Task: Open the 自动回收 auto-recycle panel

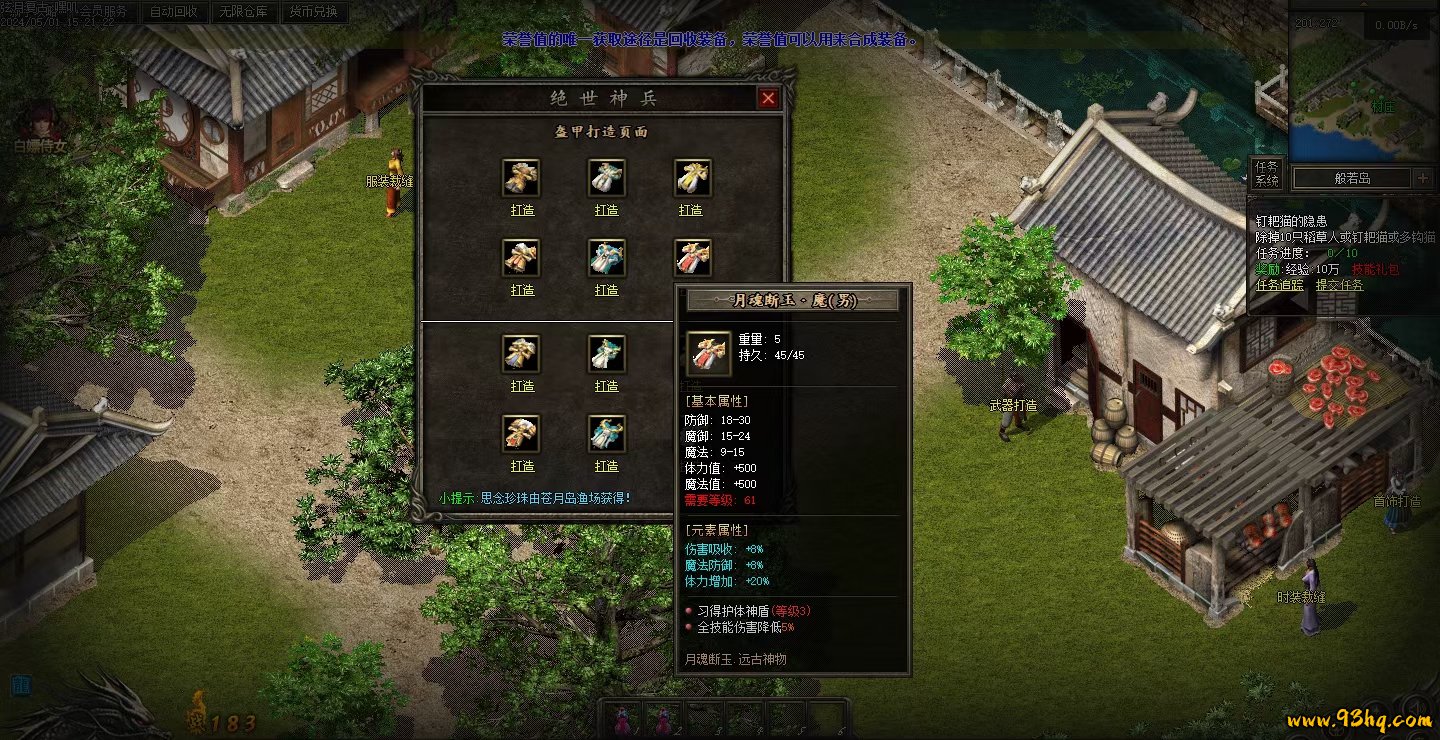Action: 172,13
